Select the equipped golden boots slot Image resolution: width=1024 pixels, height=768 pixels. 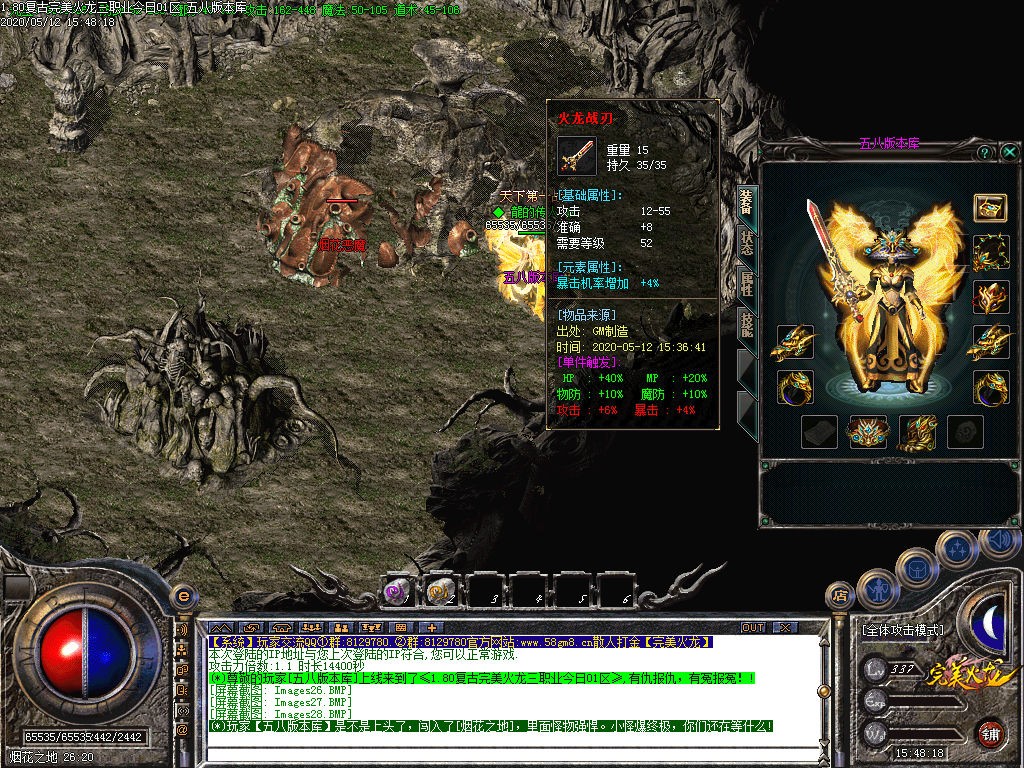point(916,431)
